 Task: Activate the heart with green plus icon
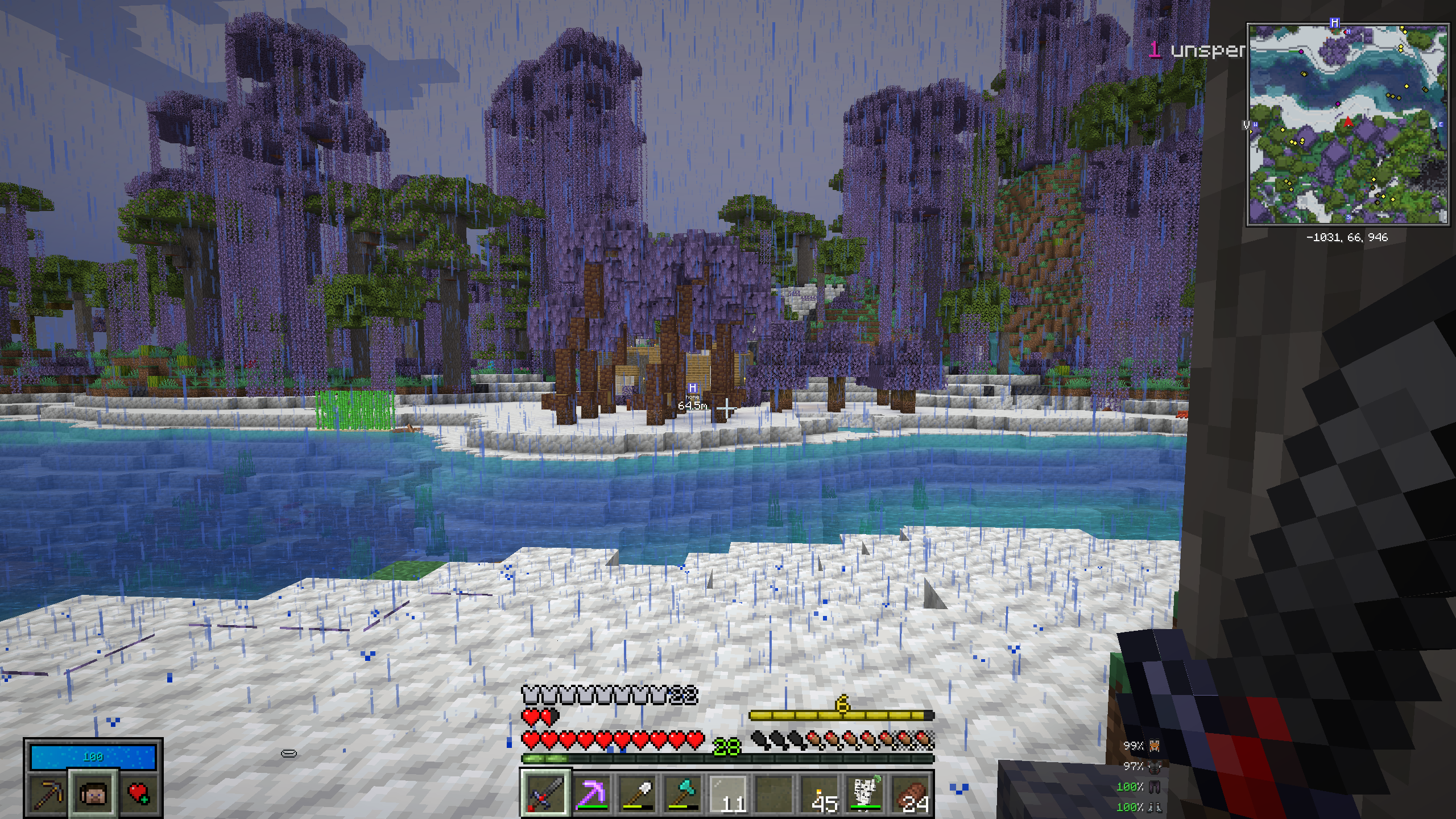click(x=139, y=793)
